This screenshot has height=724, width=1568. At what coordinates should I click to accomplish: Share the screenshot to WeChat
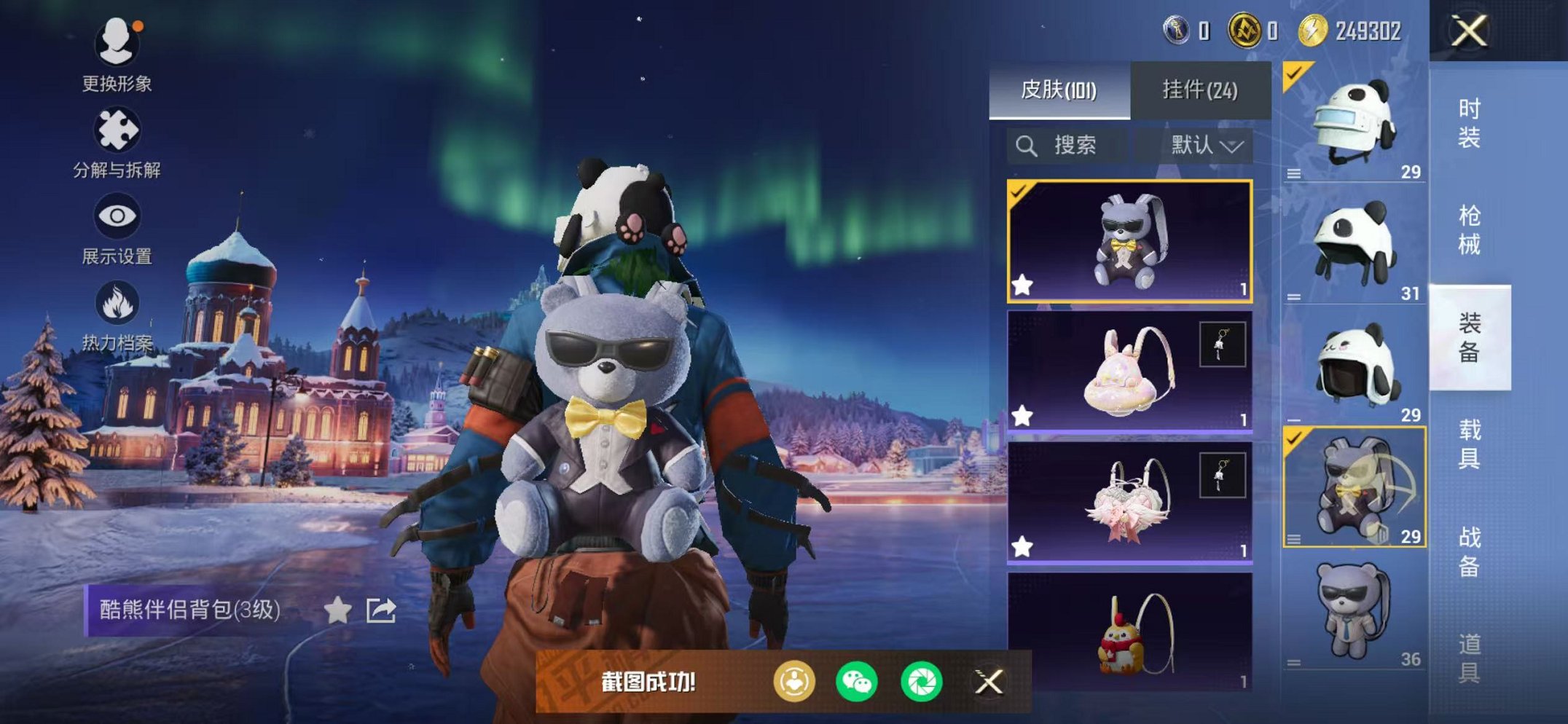tap(857, 682)
